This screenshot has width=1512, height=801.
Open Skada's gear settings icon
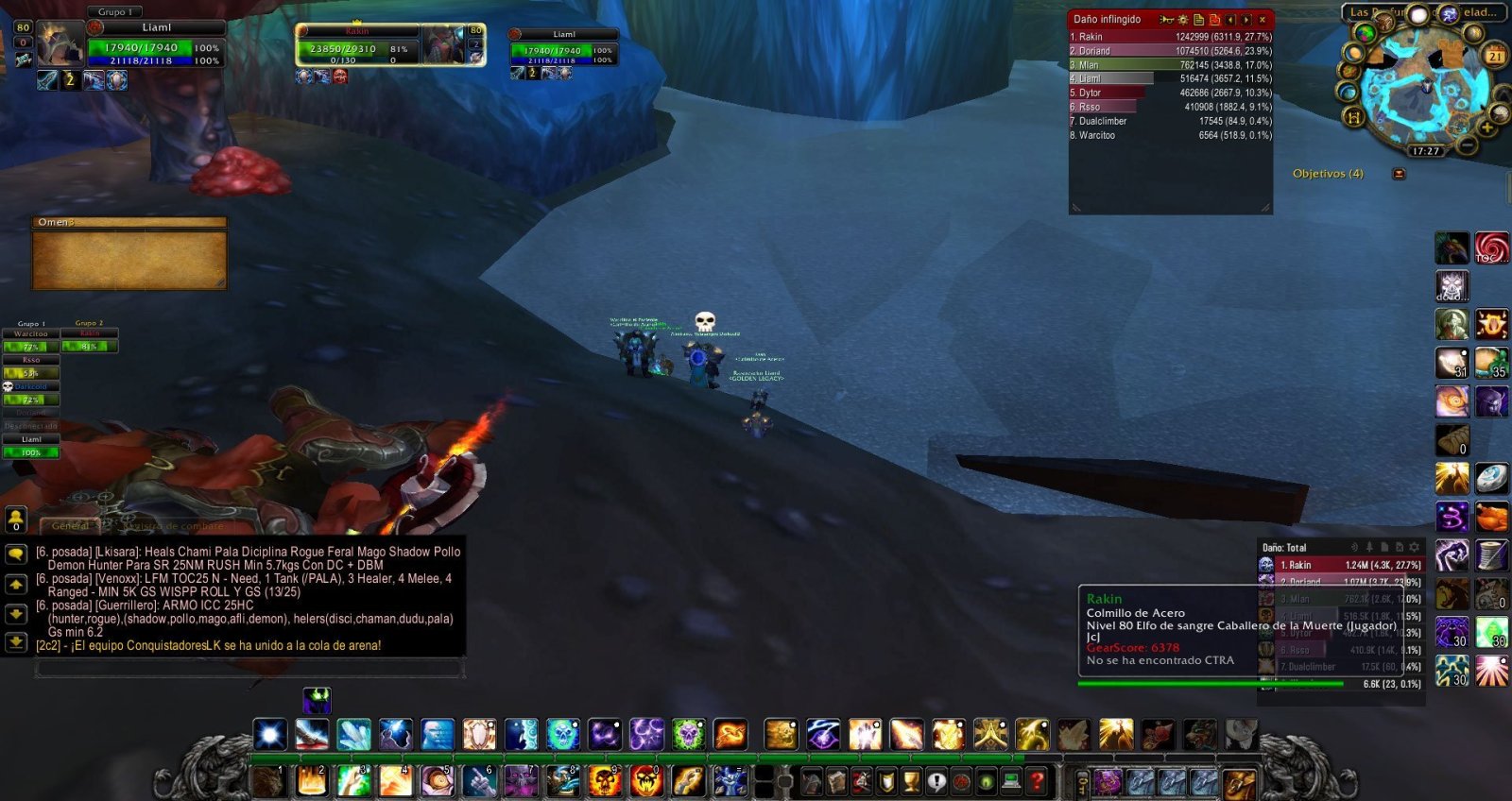(1415, 548)
